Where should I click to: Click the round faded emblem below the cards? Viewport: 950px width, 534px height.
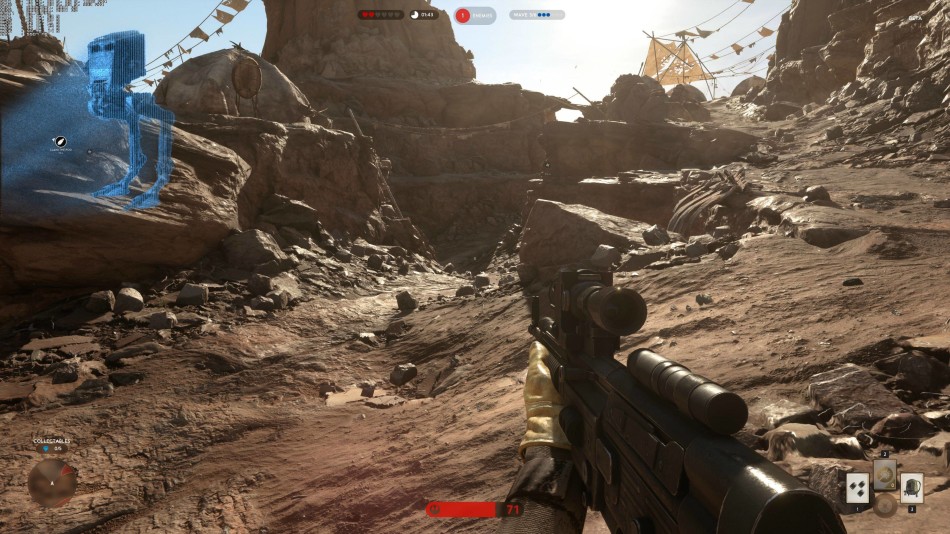885,505
